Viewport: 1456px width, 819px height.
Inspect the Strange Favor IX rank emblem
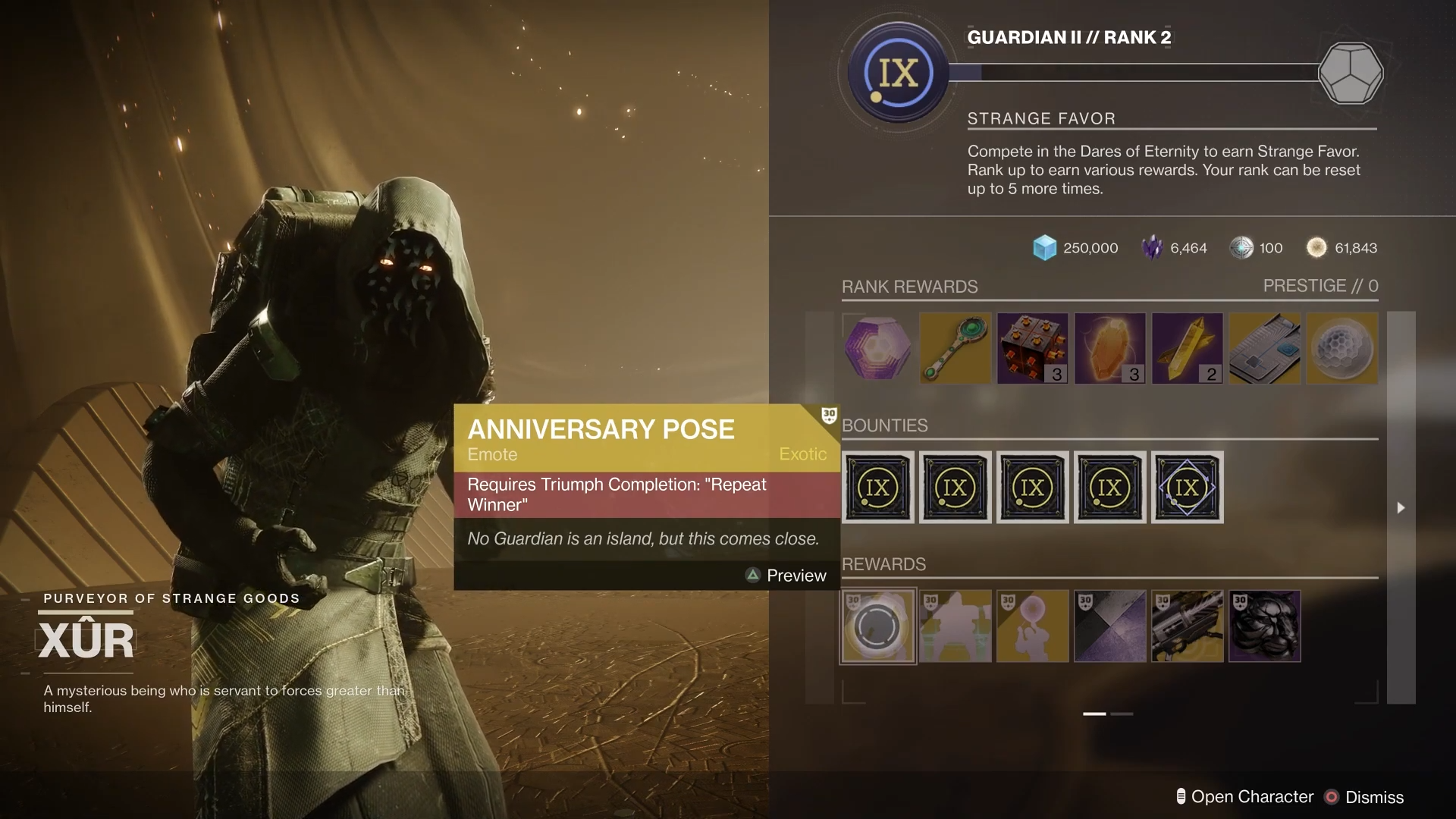coord(899,74)
